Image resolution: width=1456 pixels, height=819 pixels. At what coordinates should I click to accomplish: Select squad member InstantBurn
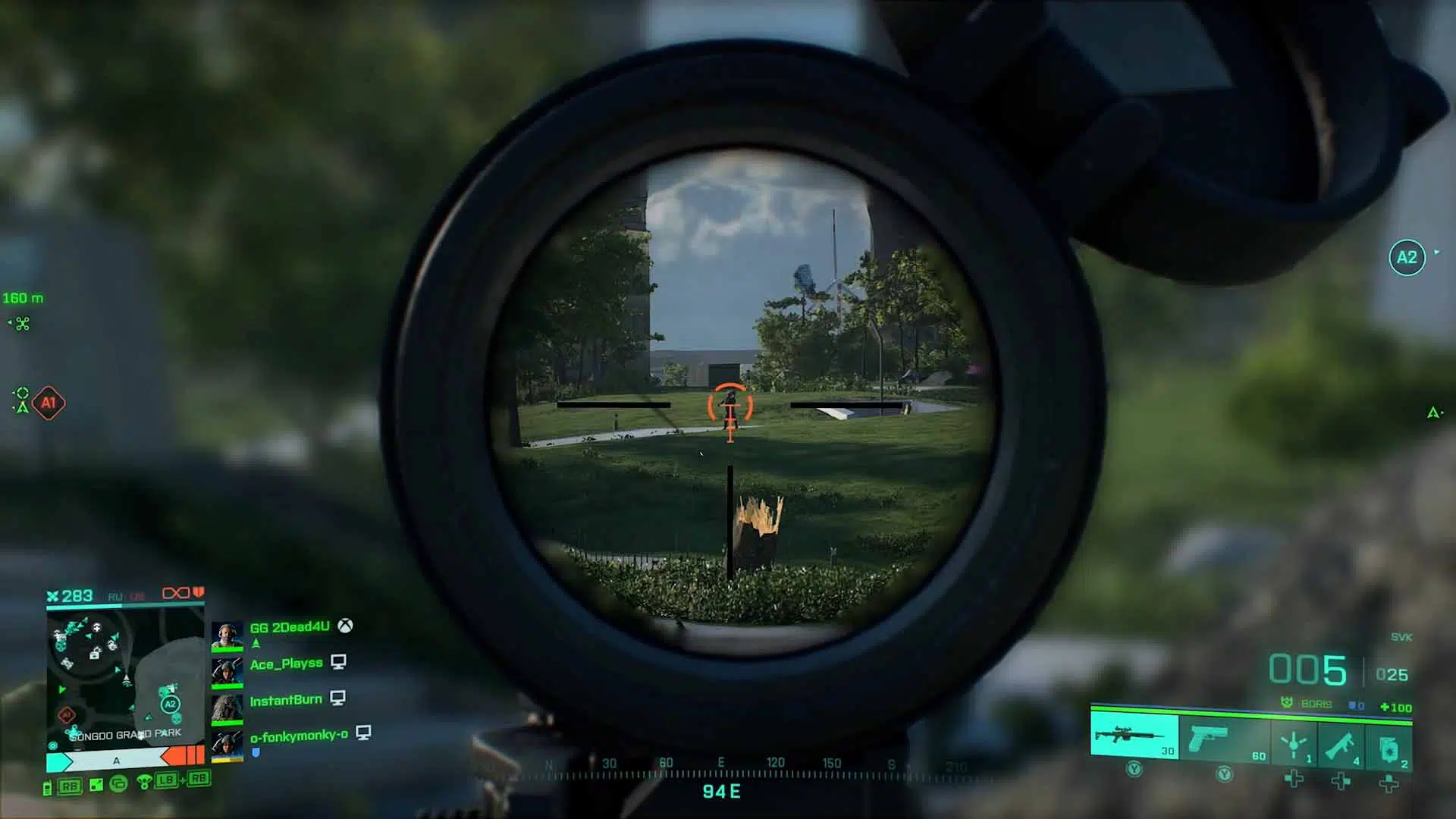(x=286, y=700)
